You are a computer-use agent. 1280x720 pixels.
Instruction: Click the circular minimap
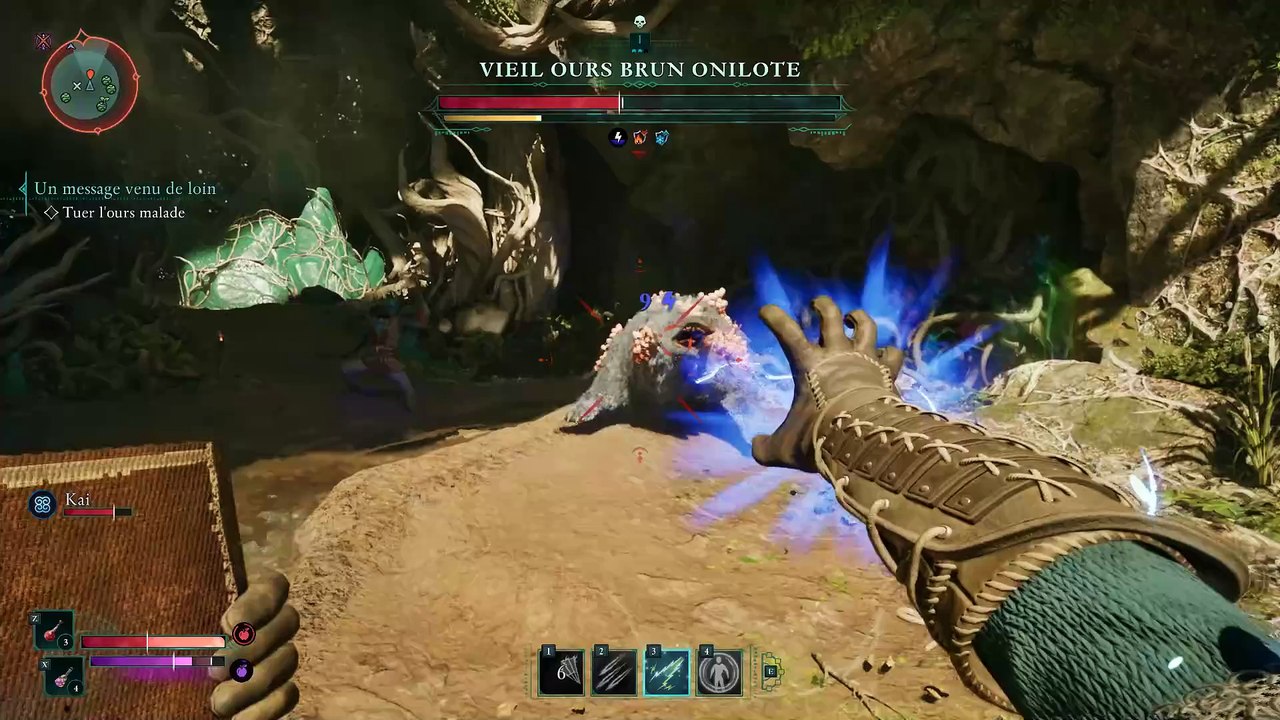point(89,85)
